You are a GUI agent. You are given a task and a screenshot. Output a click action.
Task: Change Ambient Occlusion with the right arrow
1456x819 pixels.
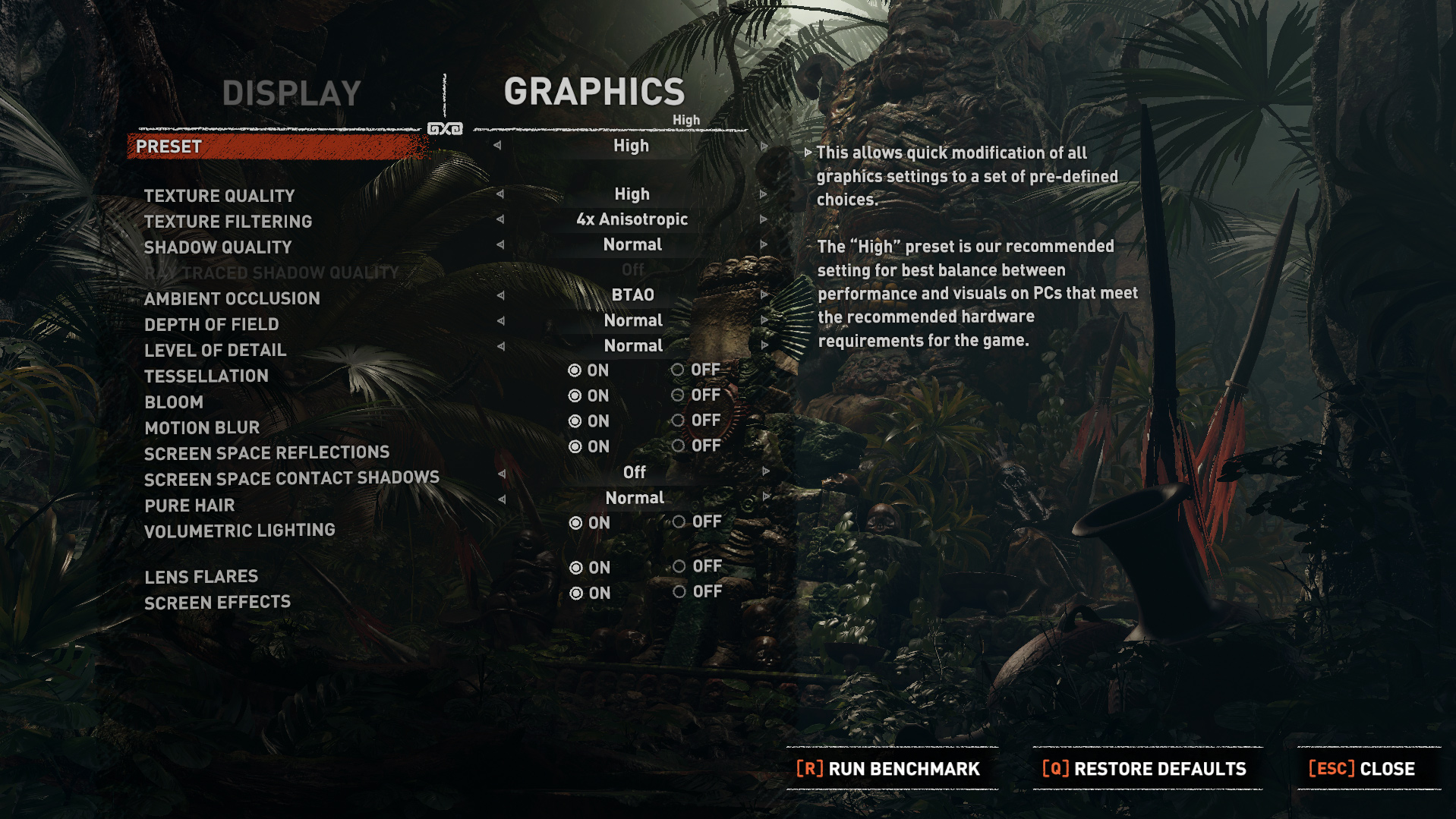(764, 295)
